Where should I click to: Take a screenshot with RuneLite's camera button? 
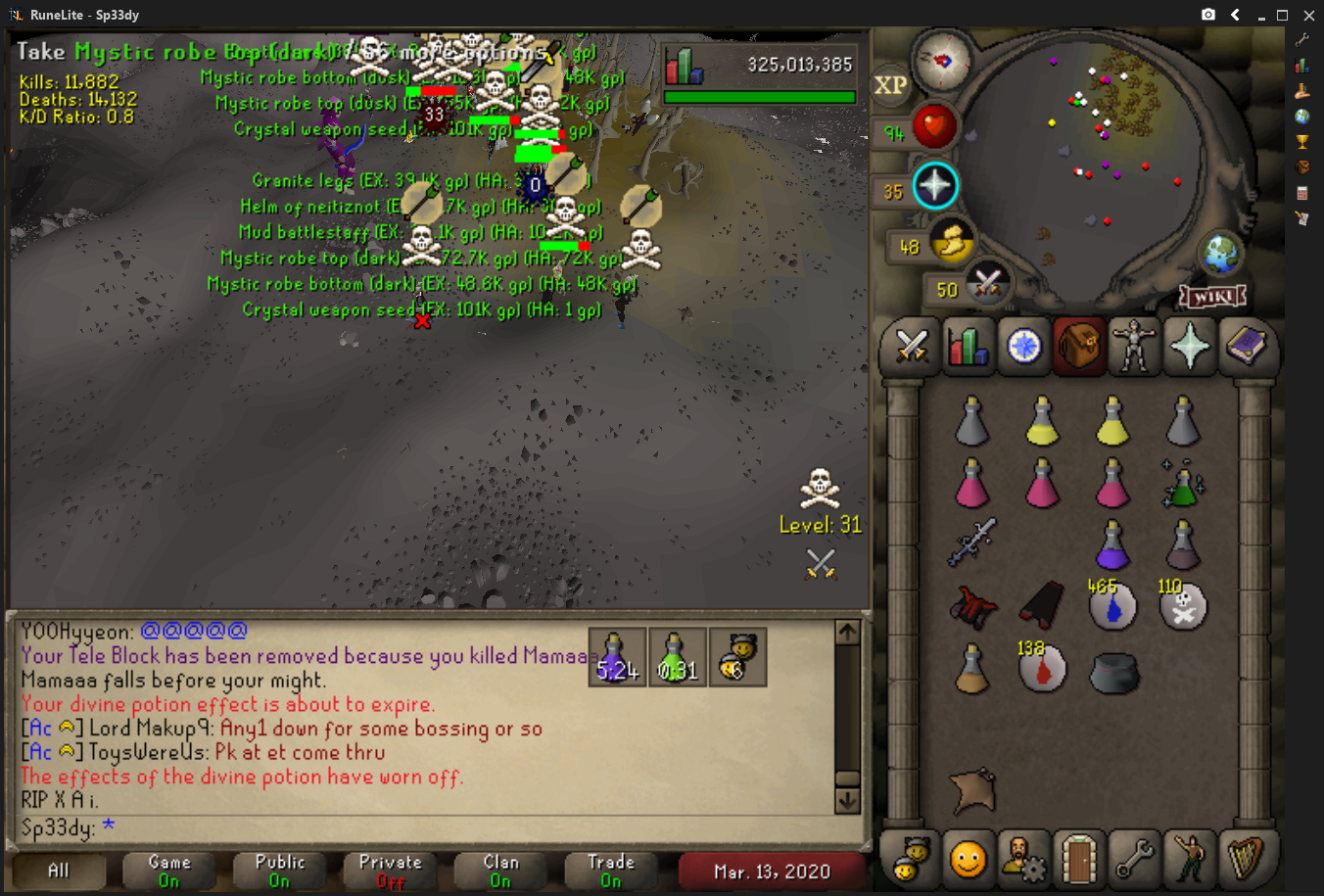click(x=1208, y=15)
